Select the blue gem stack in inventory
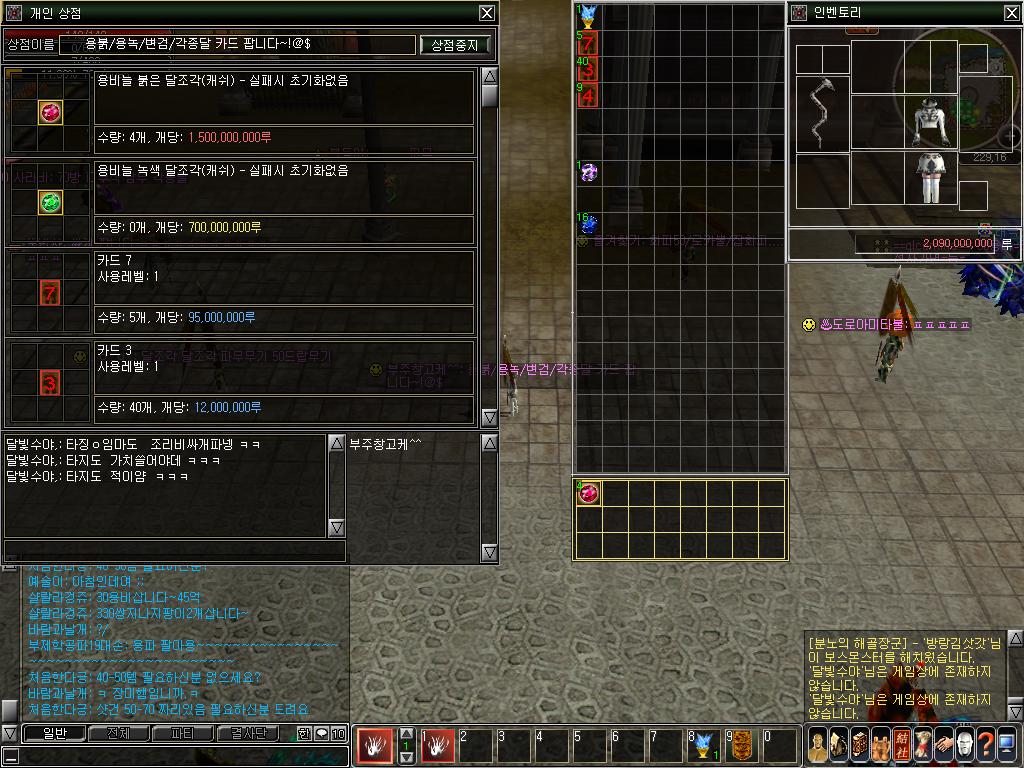 pyautogui.click(x=588, y=224)
